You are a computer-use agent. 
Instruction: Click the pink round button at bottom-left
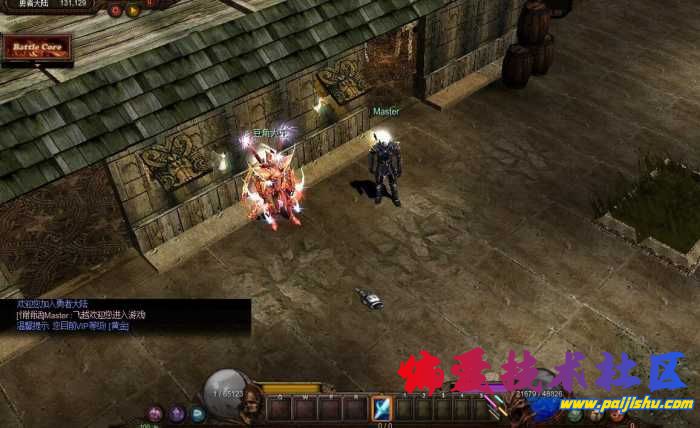(155, 413)
